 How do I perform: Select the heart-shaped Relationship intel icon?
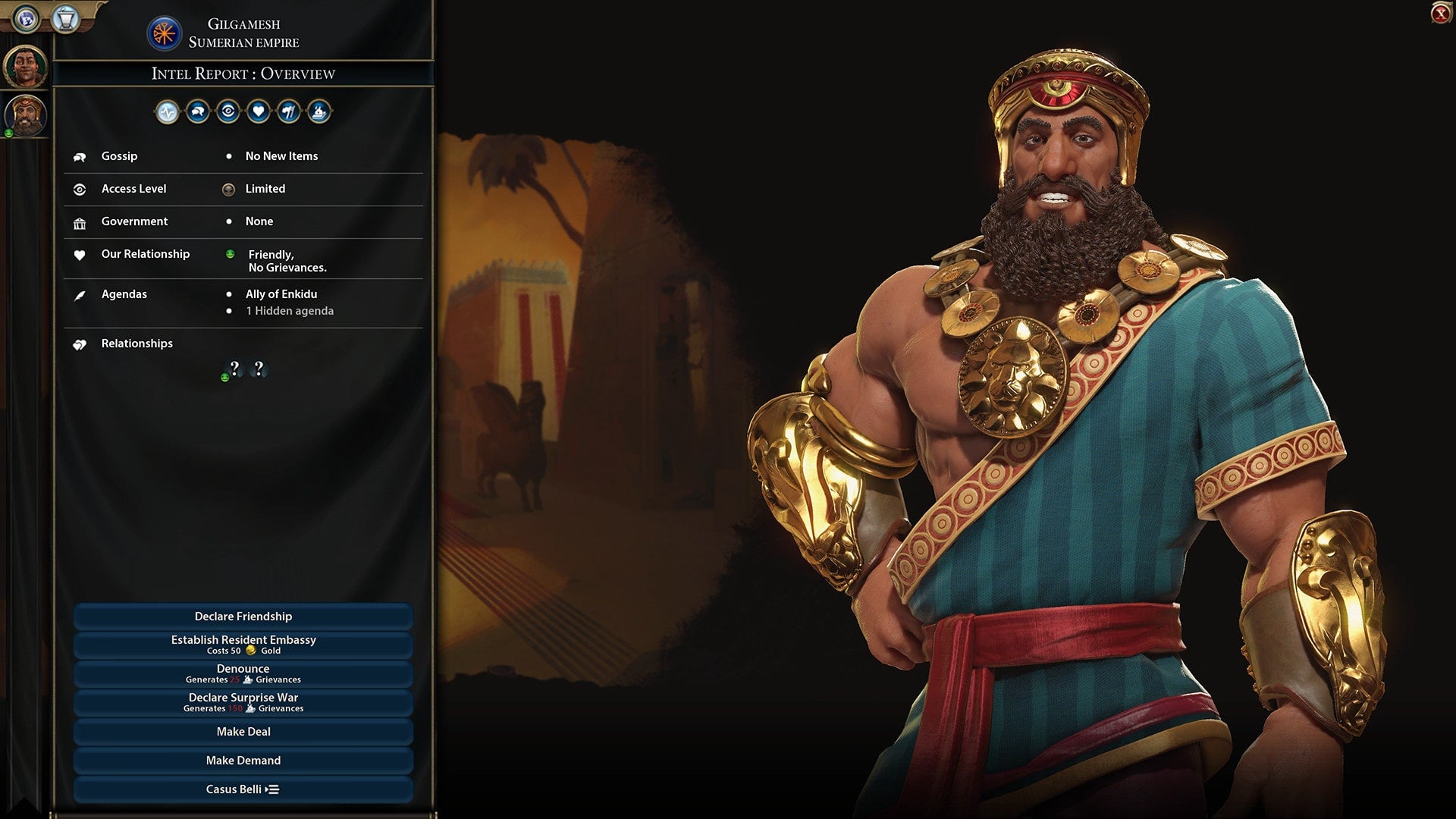pos(259,111)
